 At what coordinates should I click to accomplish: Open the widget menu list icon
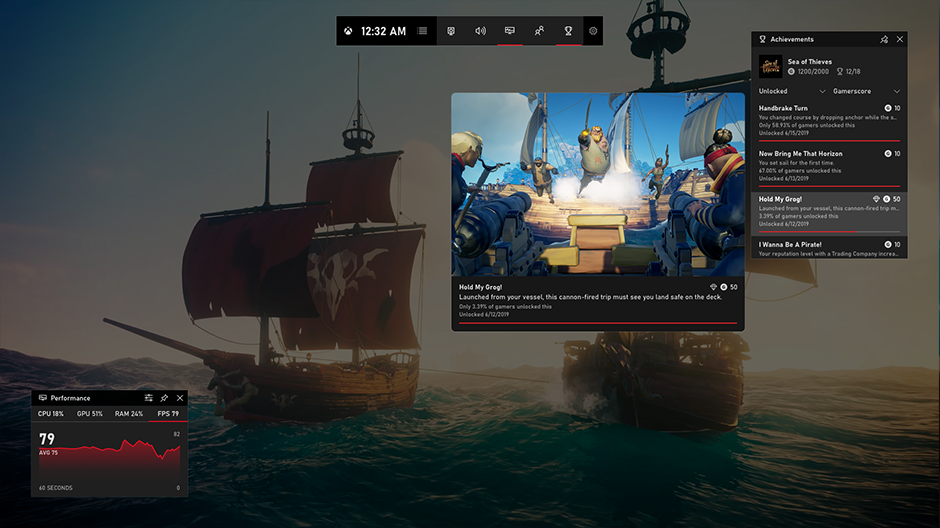(x=422, y=31)
